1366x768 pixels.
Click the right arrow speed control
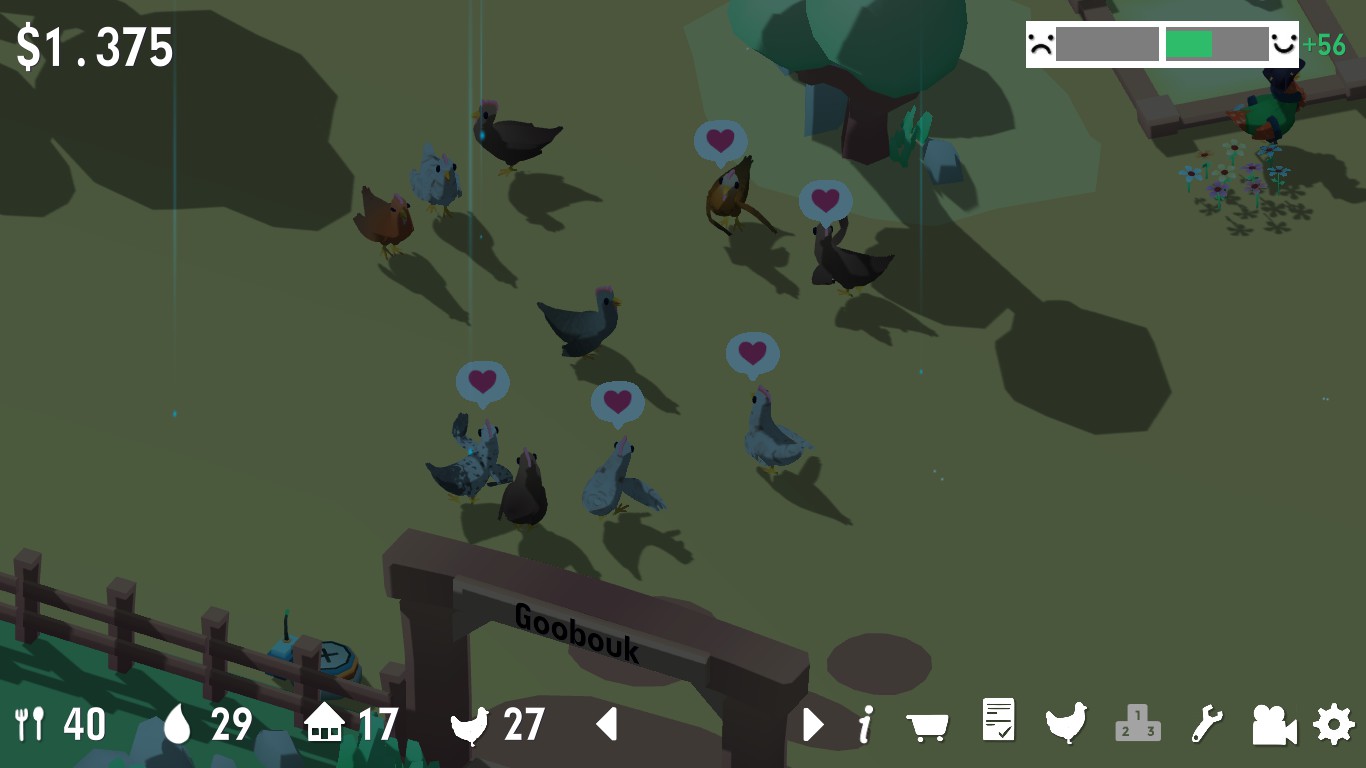[813, 723]
